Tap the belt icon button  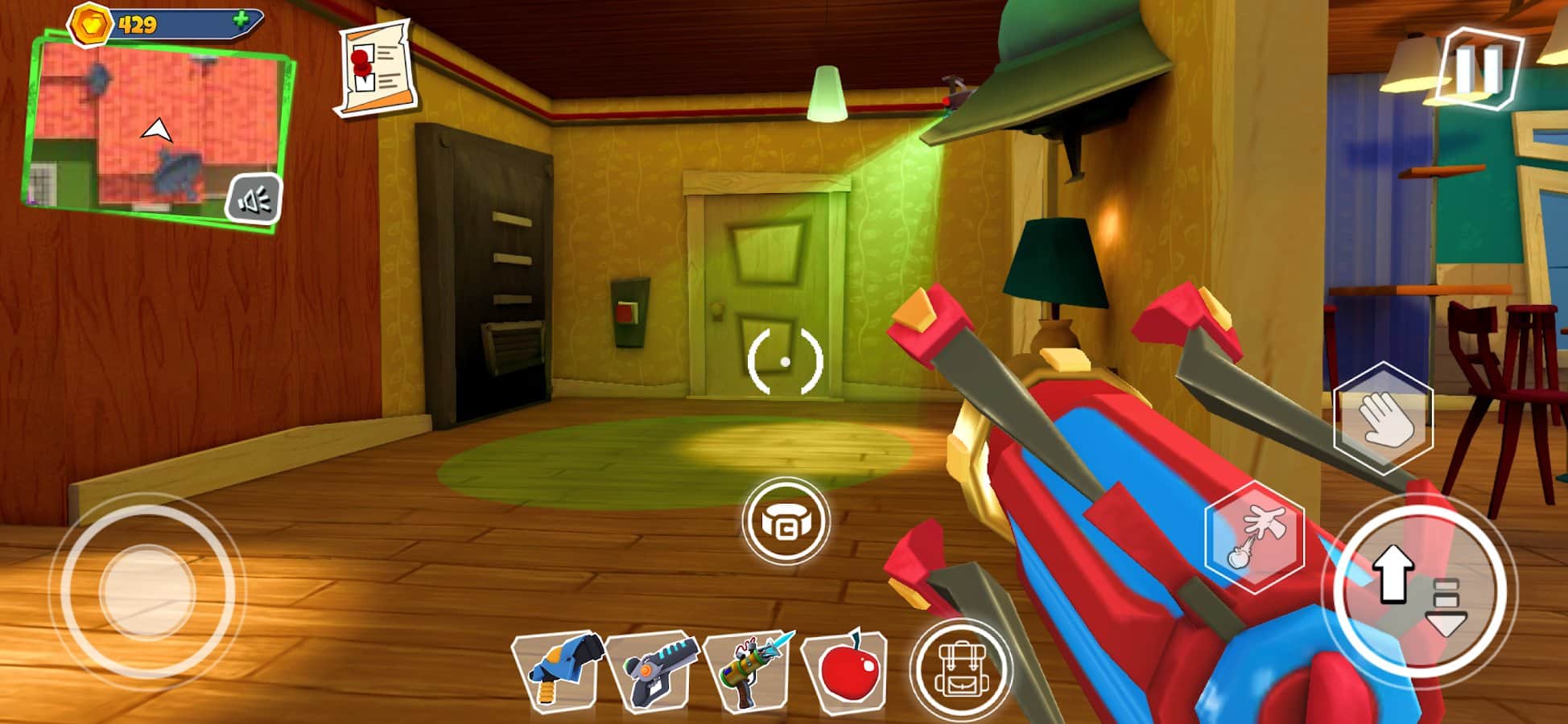(786, 522)
